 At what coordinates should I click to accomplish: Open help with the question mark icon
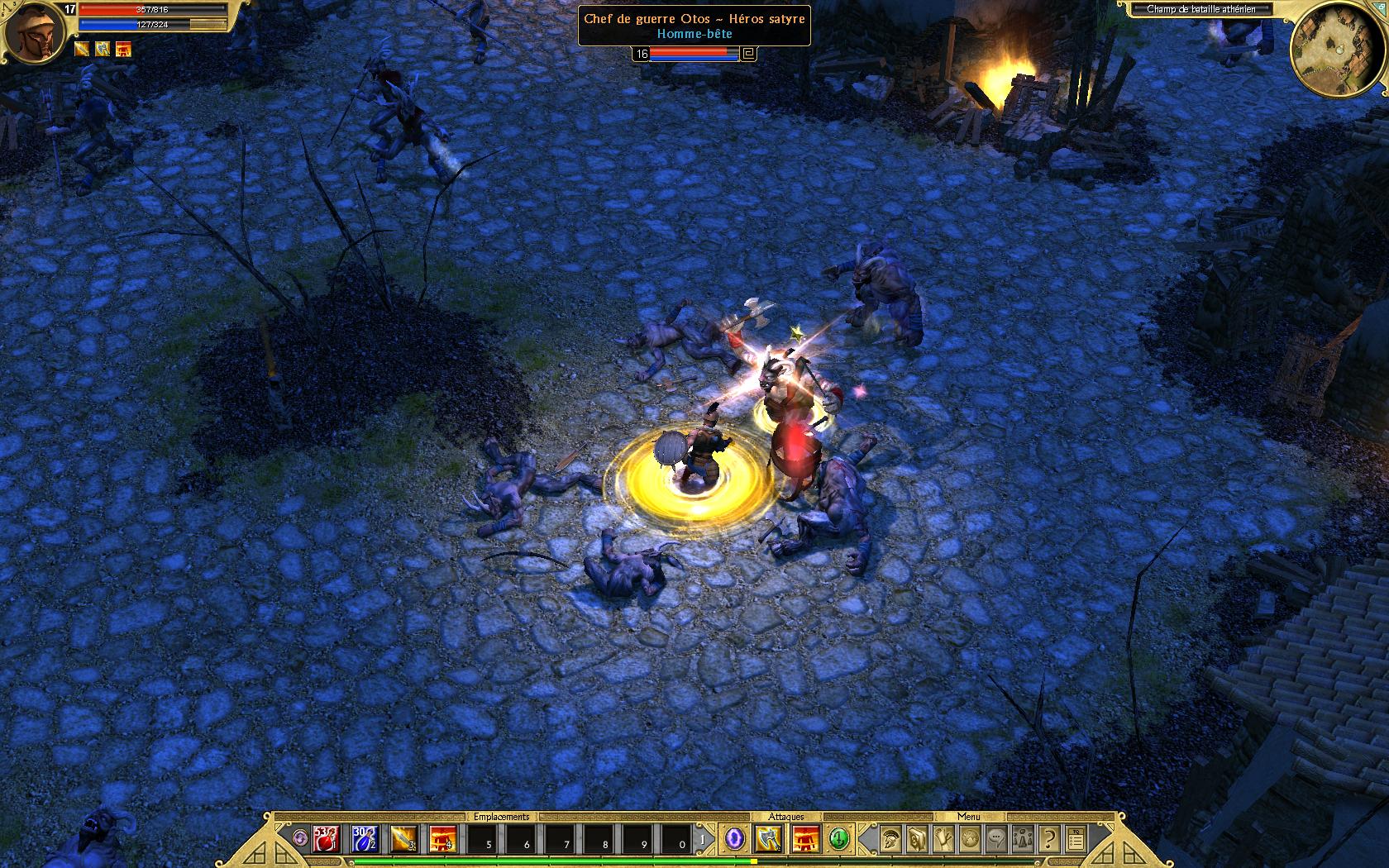[1049, 839]
